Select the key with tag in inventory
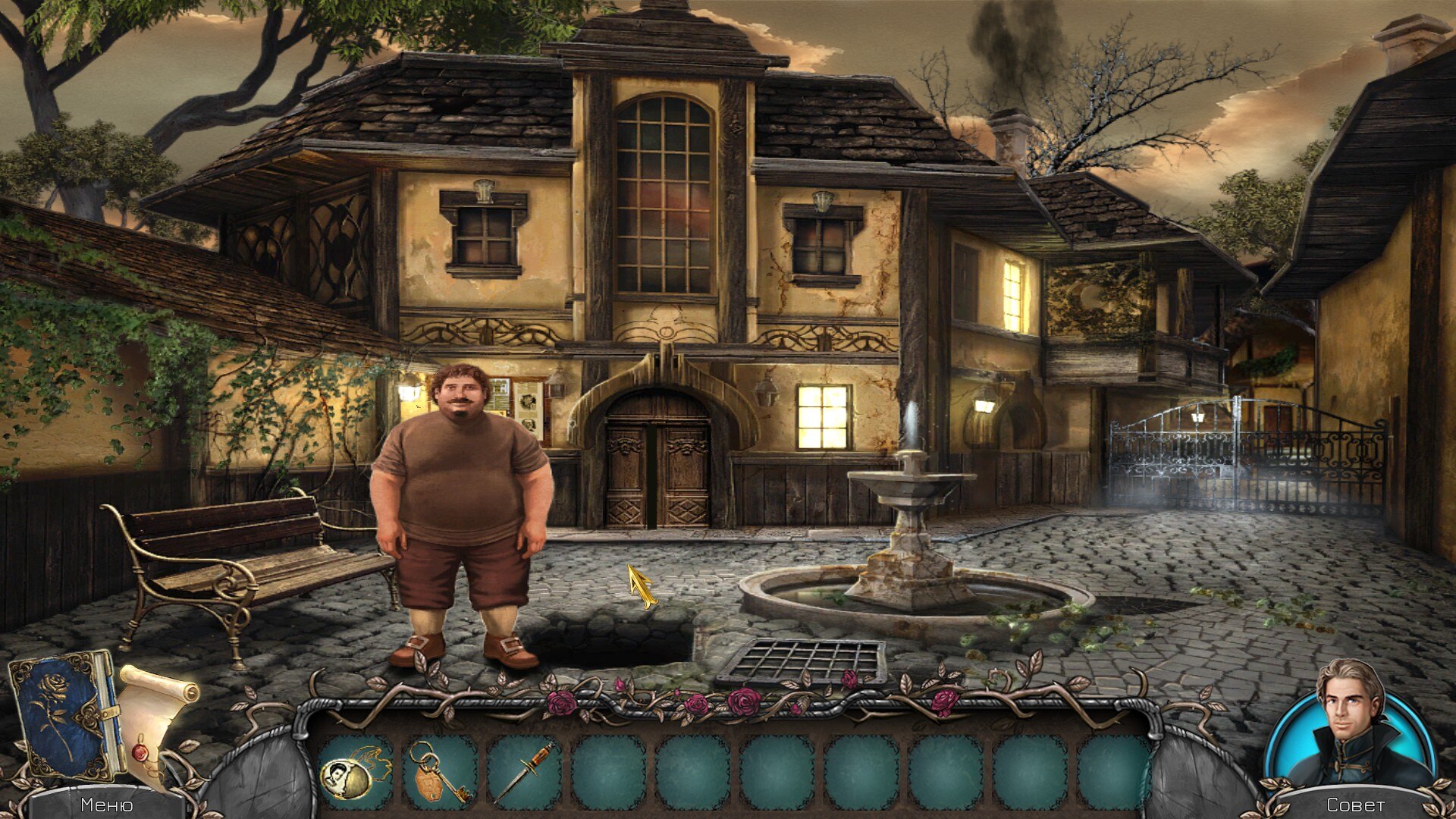The height and width of the screenshot is (819, 1456). click(x=438, y=772)
